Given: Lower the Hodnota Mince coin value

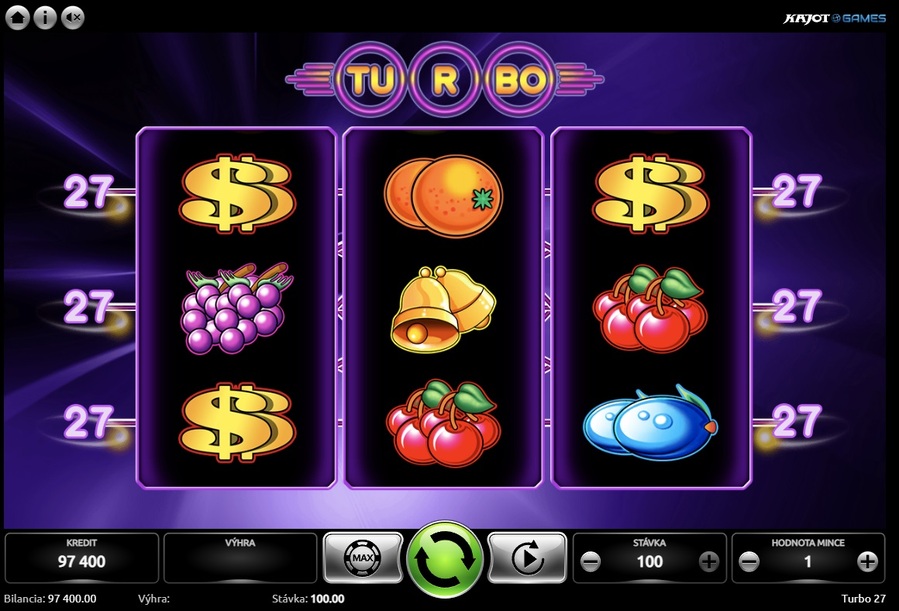Looking at the screenshot, I should [750, 562].
